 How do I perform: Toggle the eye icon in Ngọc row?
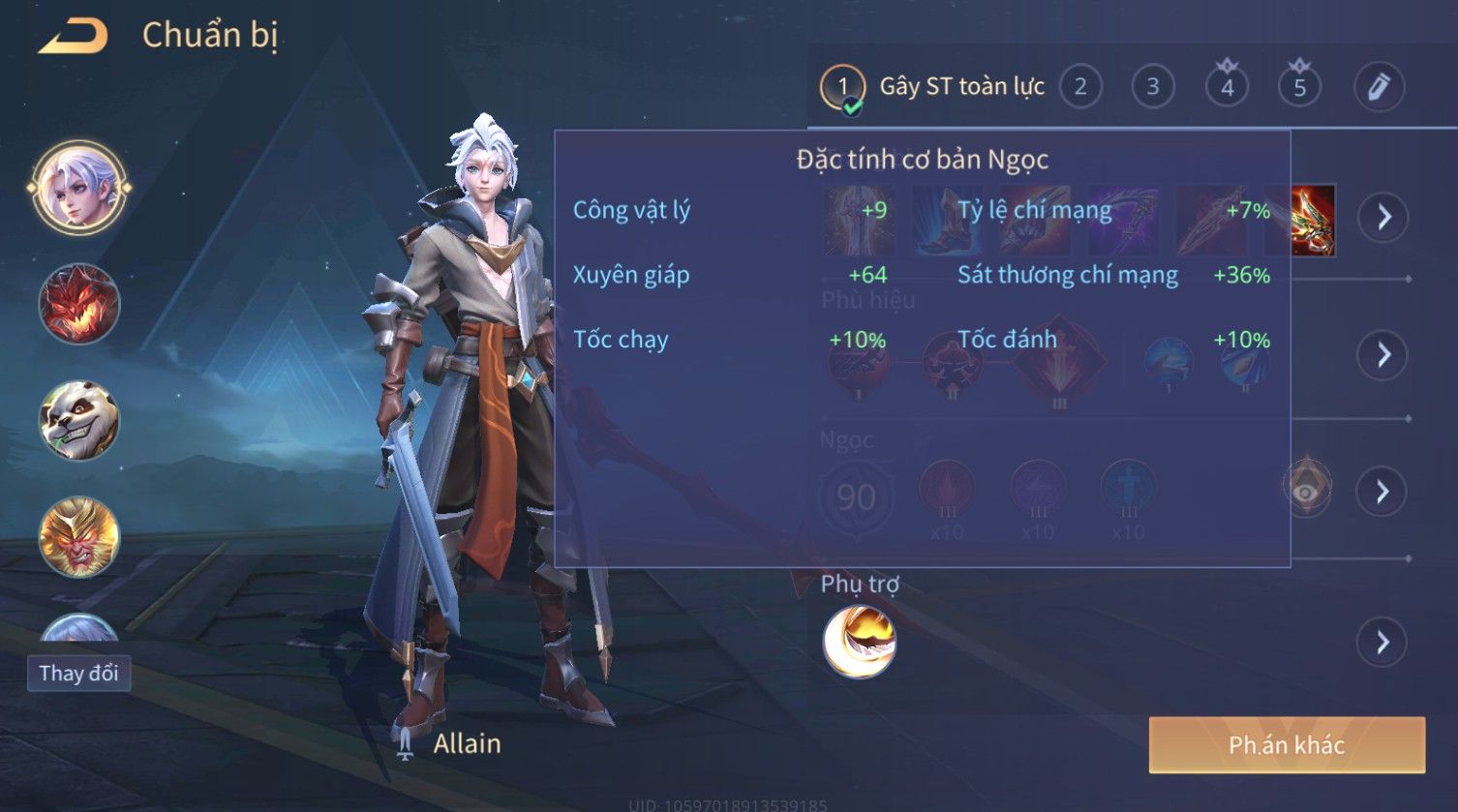pyautogui.click(x=1306, y=491)
